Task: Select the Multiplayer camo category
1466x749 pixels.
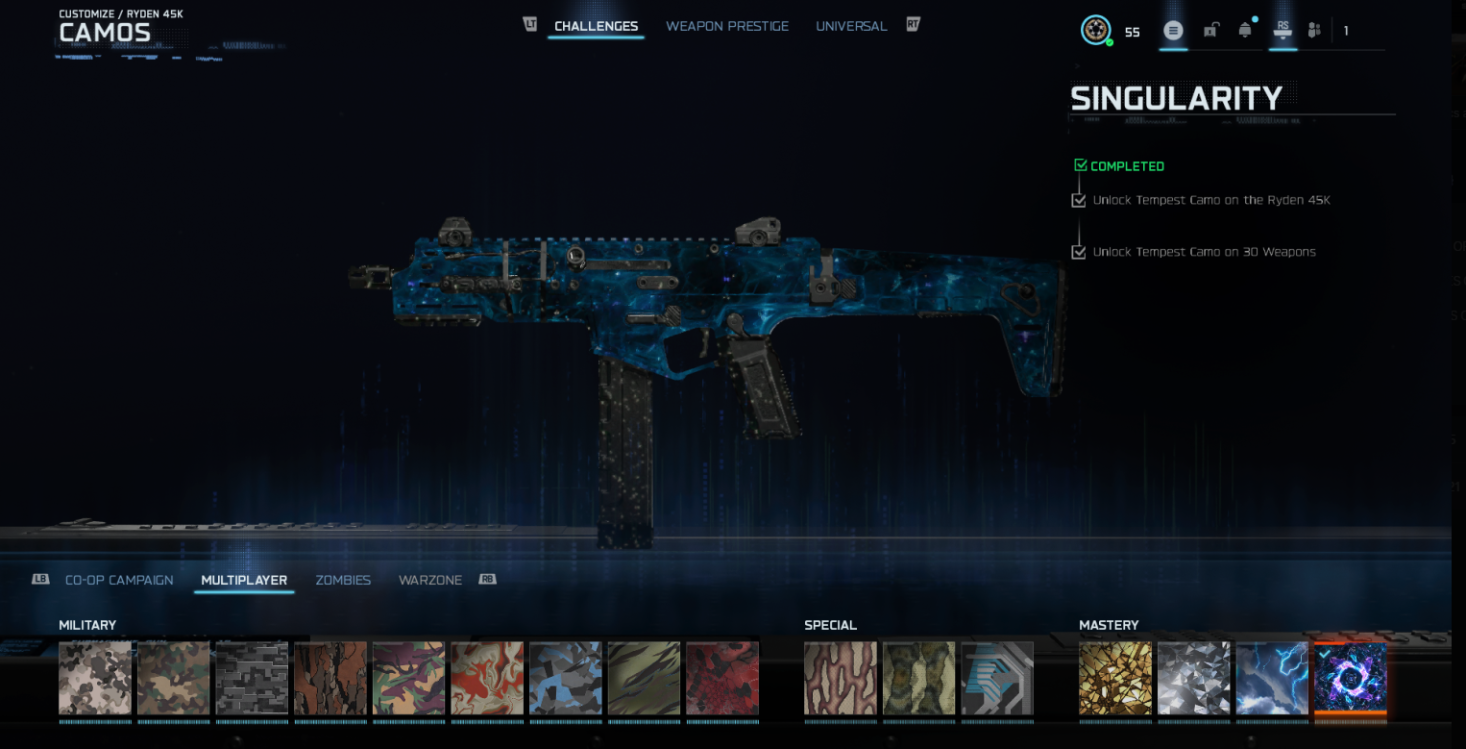Action: pyautogui.click(x=244, y=580)
